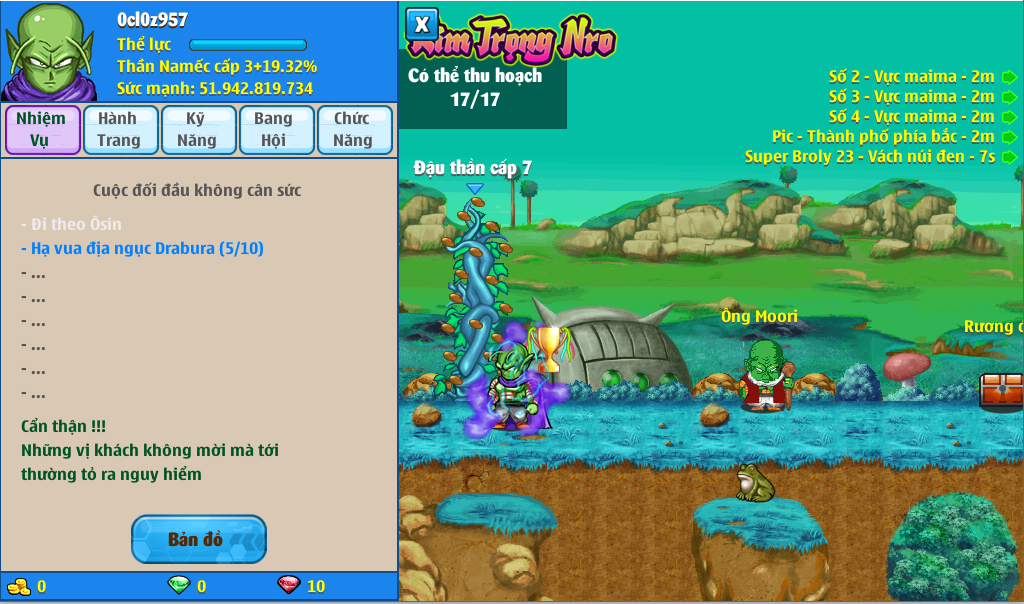Select the Đi theo Osin quest step
Screen dimensions: 1024x604
coord(71,224)
